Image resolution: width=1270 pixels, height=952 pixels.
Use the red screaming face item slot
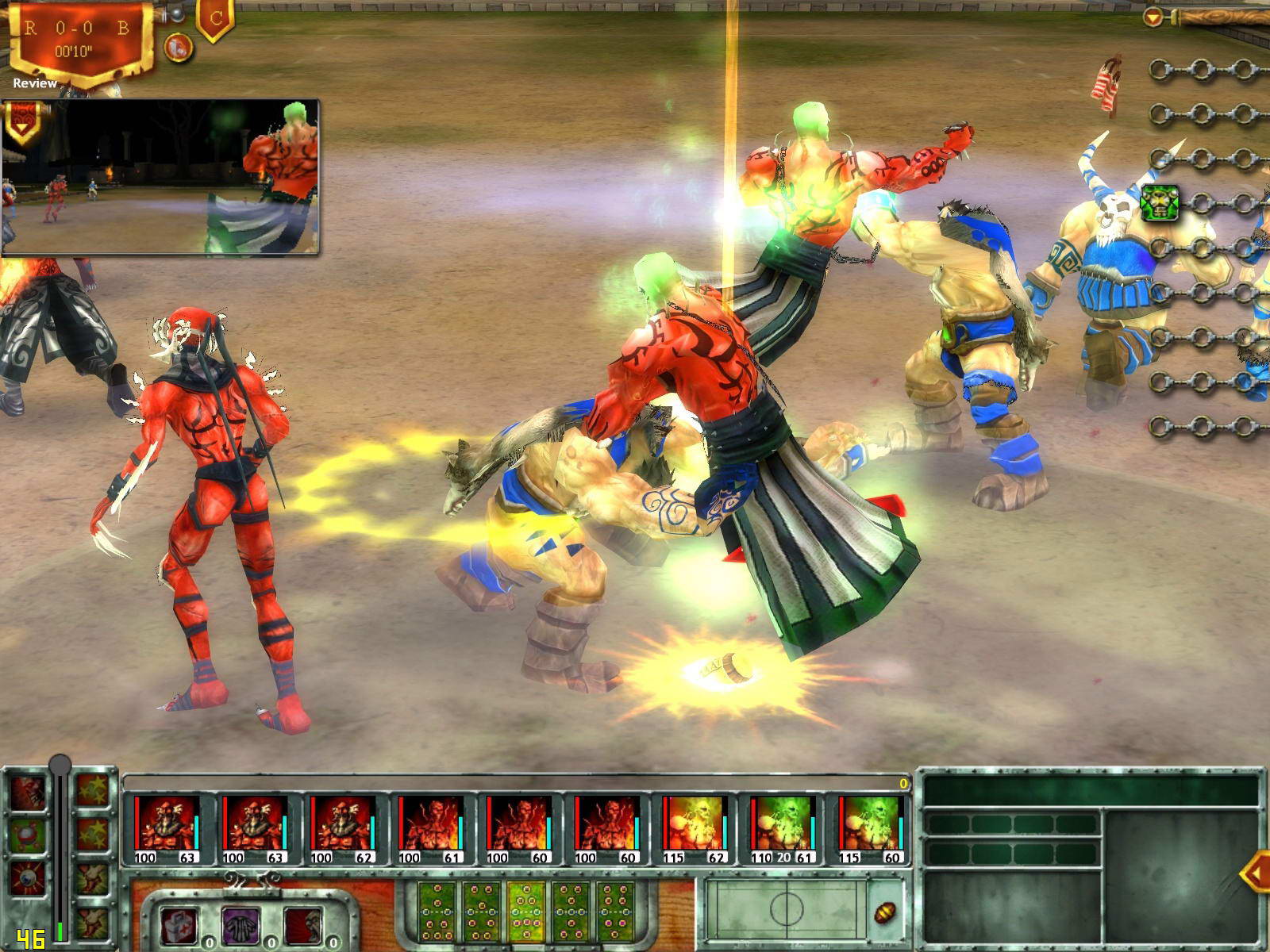pos(303,925)
